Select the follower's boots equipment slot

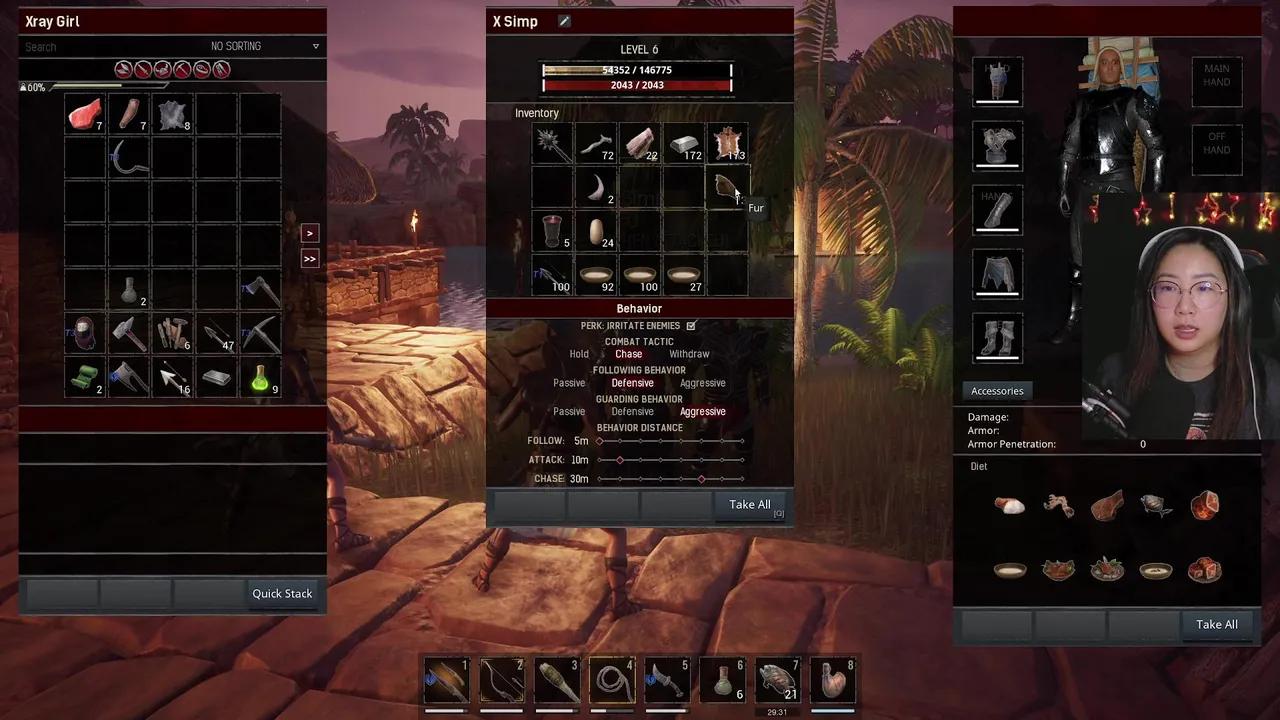tap(997, 337)
